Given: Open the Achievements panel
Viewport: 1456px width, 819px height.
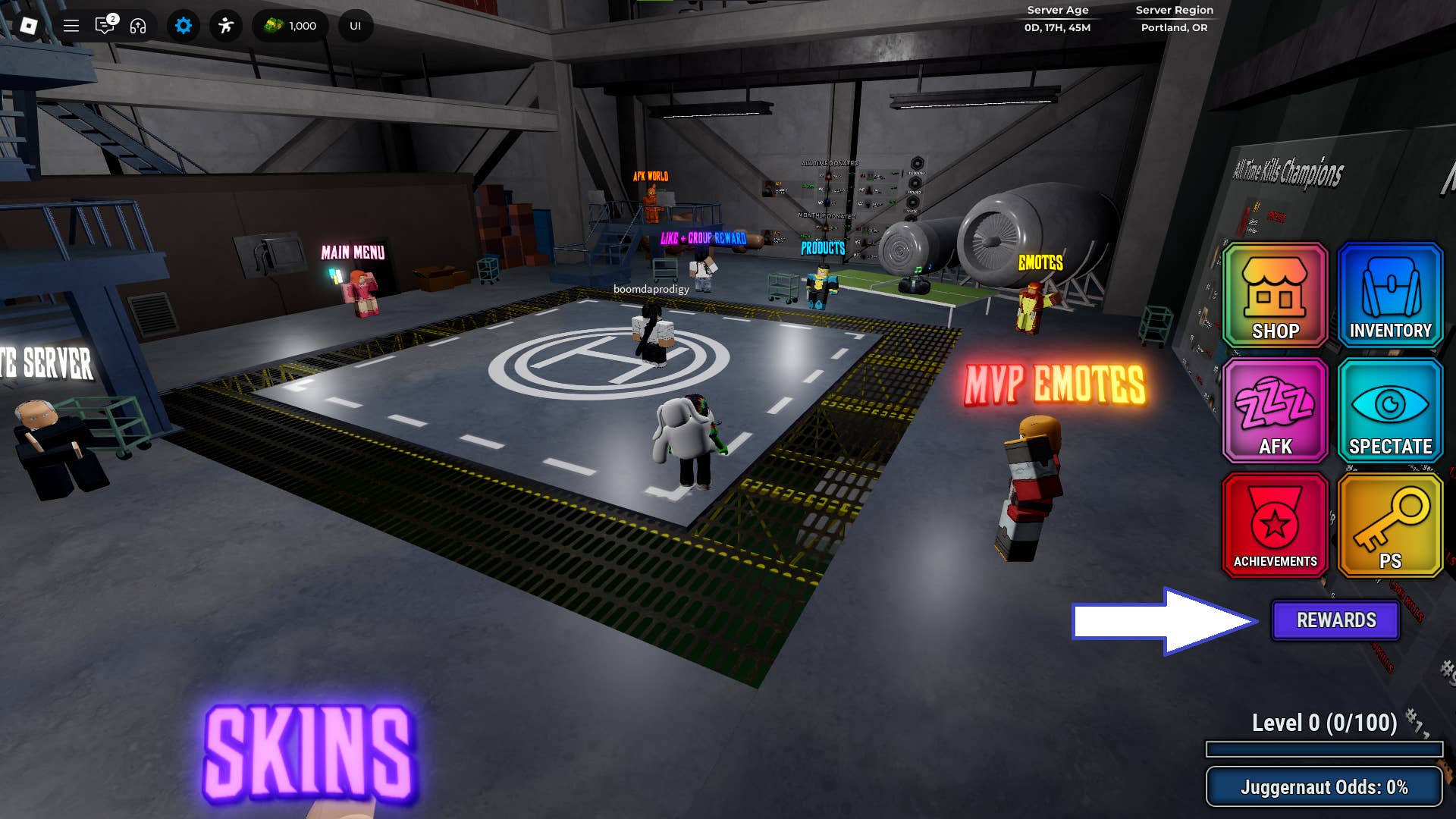Looking at the screenshot, I should tap(1273, 525).
